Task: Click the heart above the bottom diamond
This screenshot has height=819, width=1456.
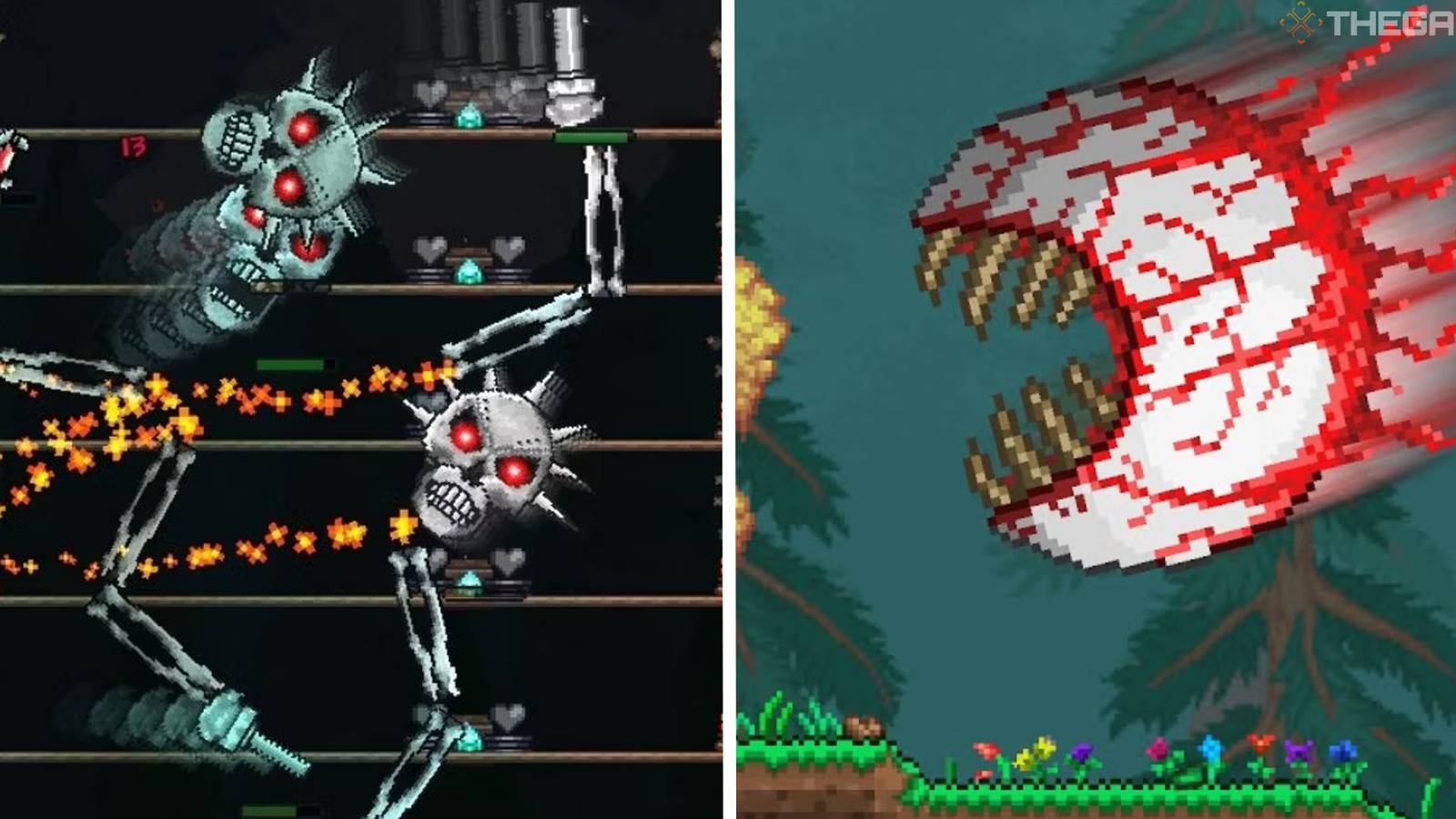Action: 509,561
